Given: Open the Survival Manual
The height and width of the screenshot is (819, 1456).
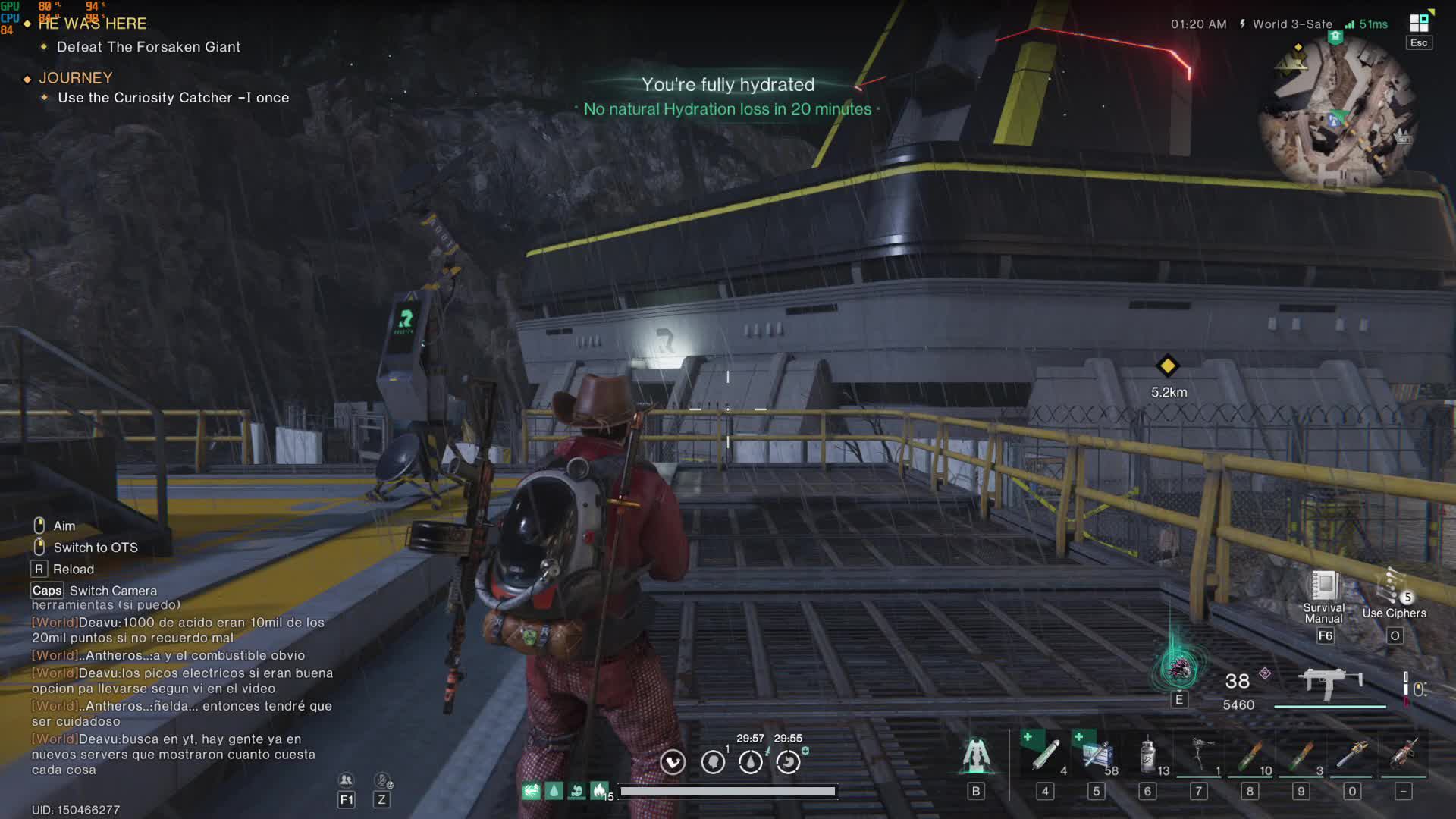Looking at the screenshot, I should [1324, 586].
